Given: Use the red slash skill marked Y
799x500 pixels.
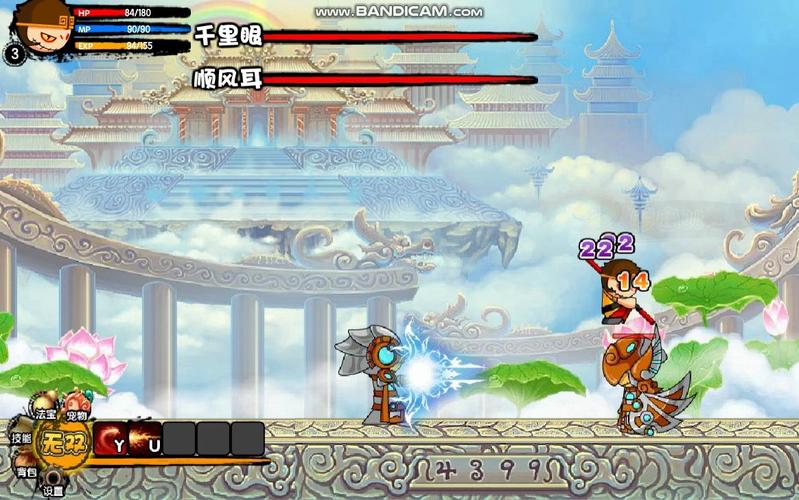Looking at the screenshot, I should click(x=111, y=439).
